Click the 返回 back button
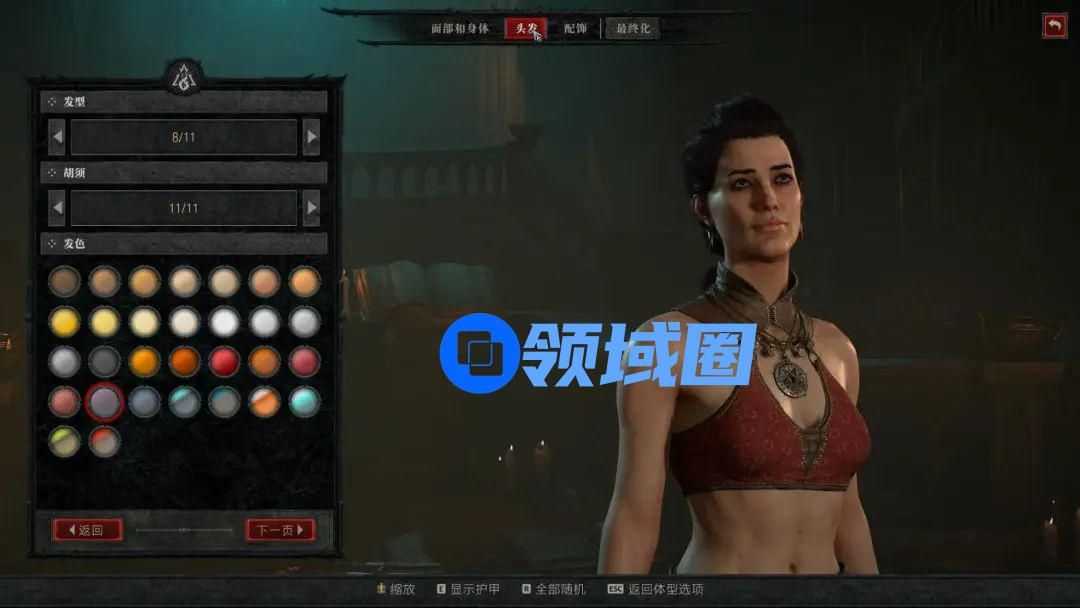This screenshot has height=608, width=1080. (x=87, y=530)
